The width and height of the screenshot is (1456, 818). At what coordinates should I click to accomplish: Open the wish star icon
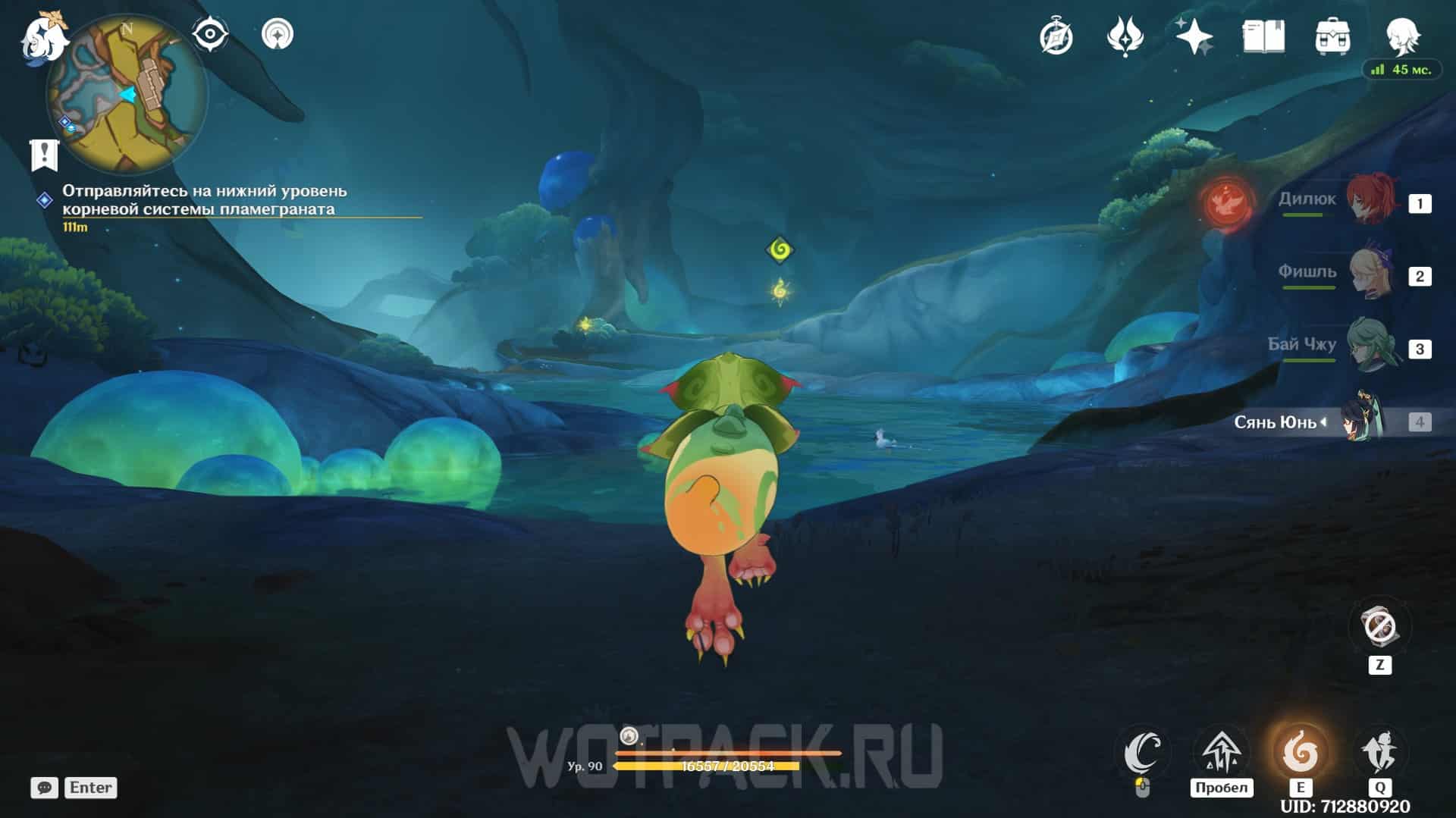click(x=1194, y=36)
